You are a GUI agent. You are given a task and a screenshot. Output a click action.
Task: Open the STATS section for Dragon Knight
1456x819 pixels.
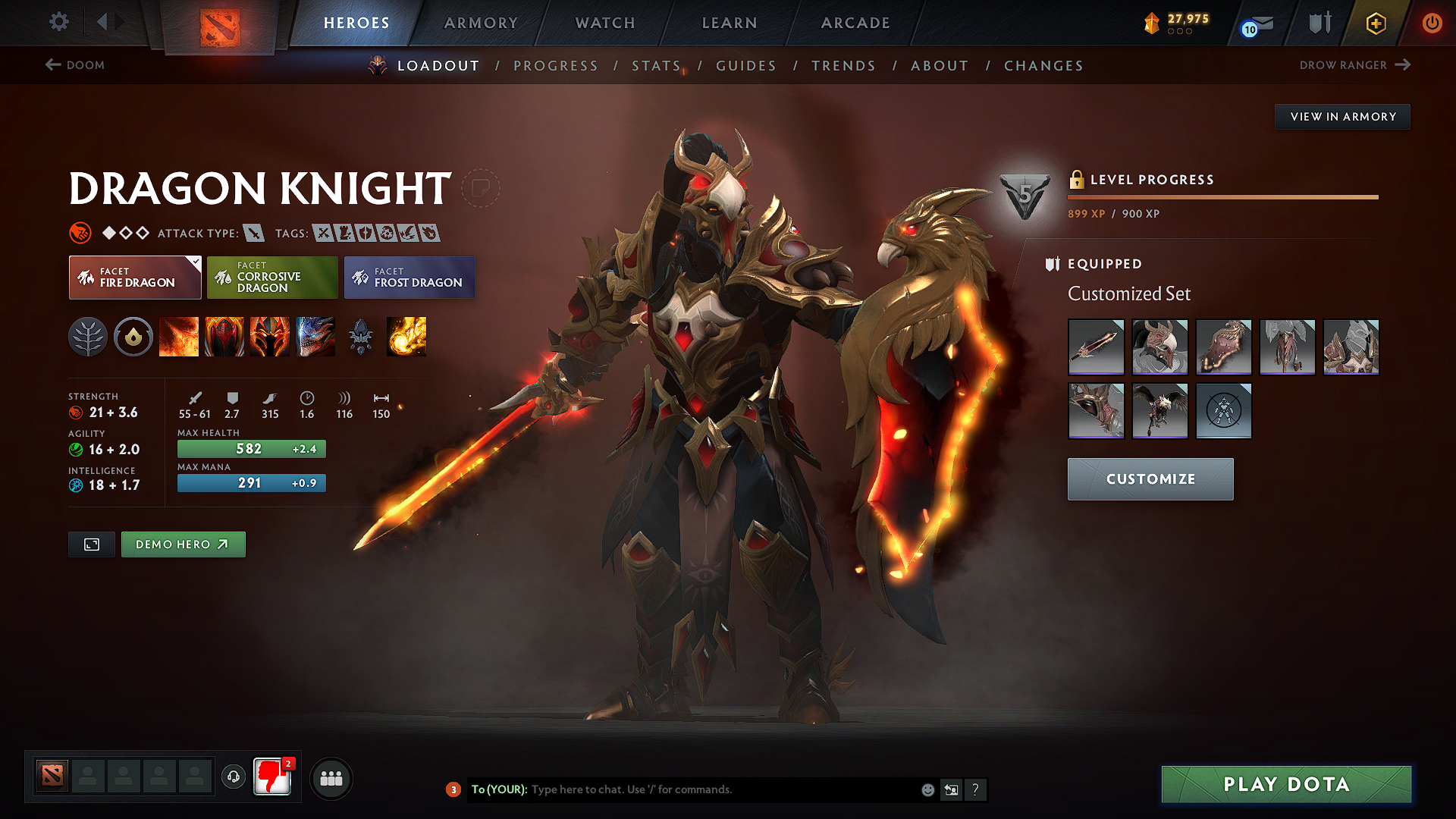(656, 66)
